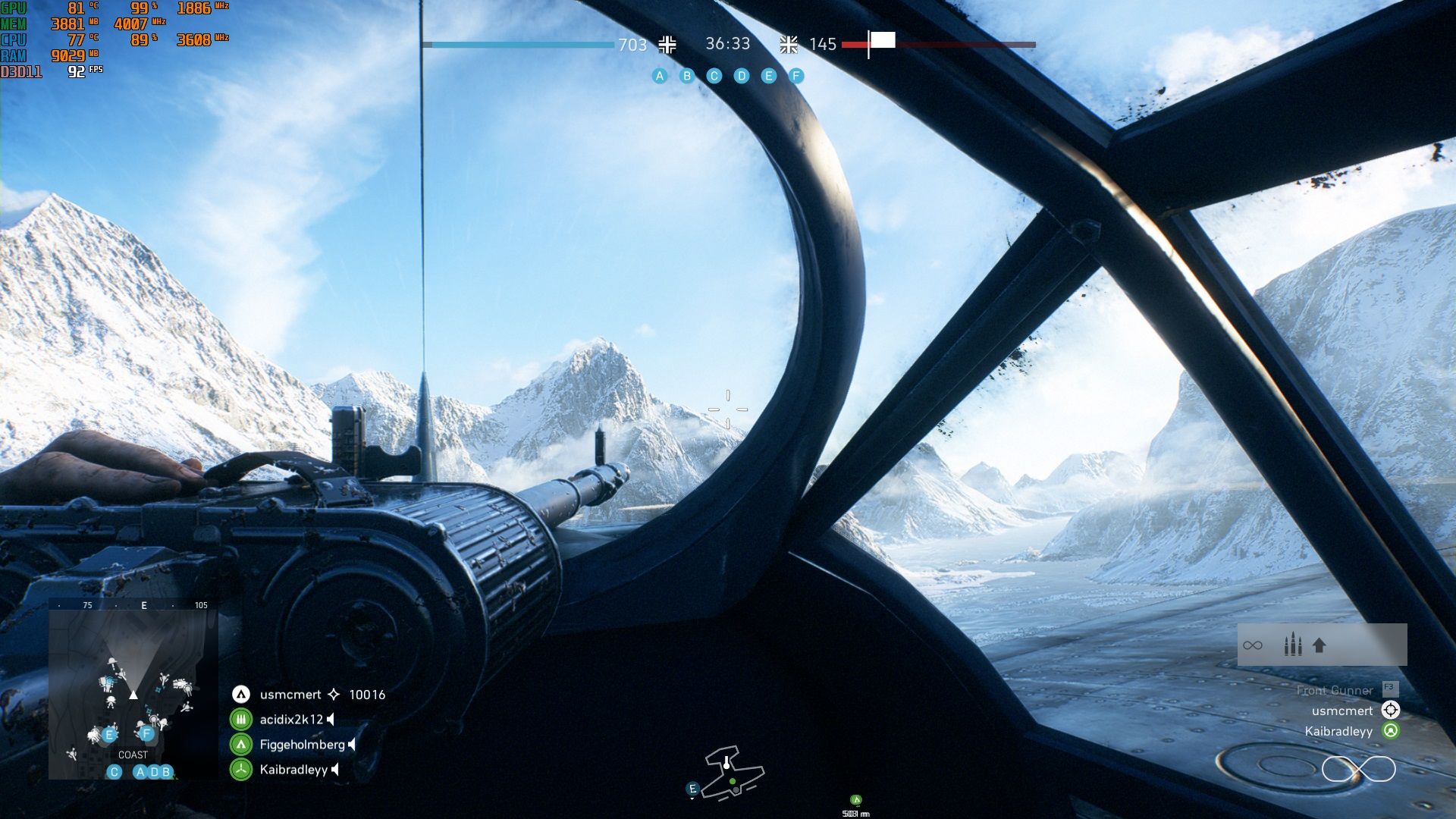Viewport: 1456px width, 819px height.
Task: Select objective E in the top flag row
Action: 769,76
